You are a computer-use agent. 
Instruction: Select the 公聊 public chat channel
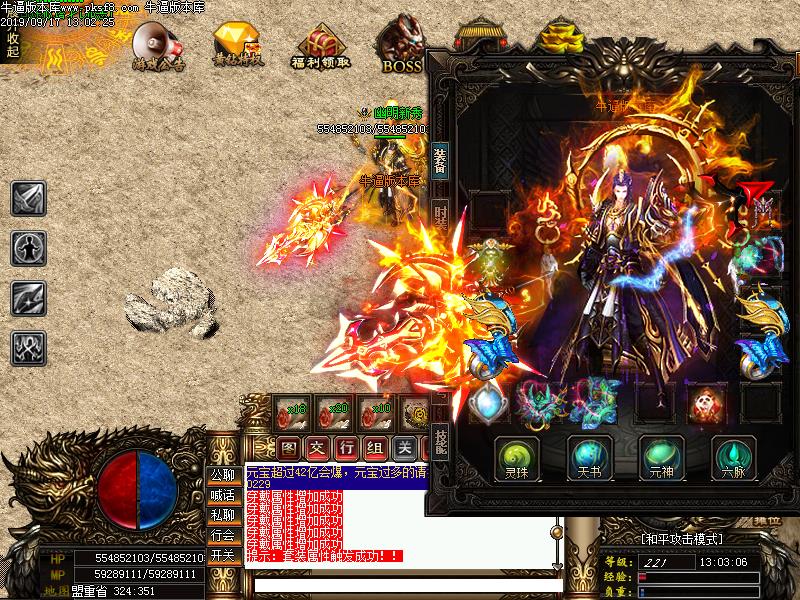tap(222, 476)
